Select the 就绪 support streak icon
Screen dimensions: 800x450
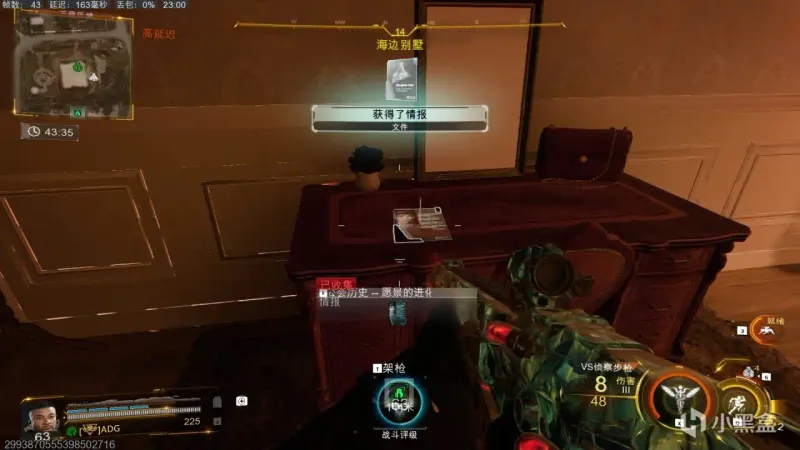point(768,333)
